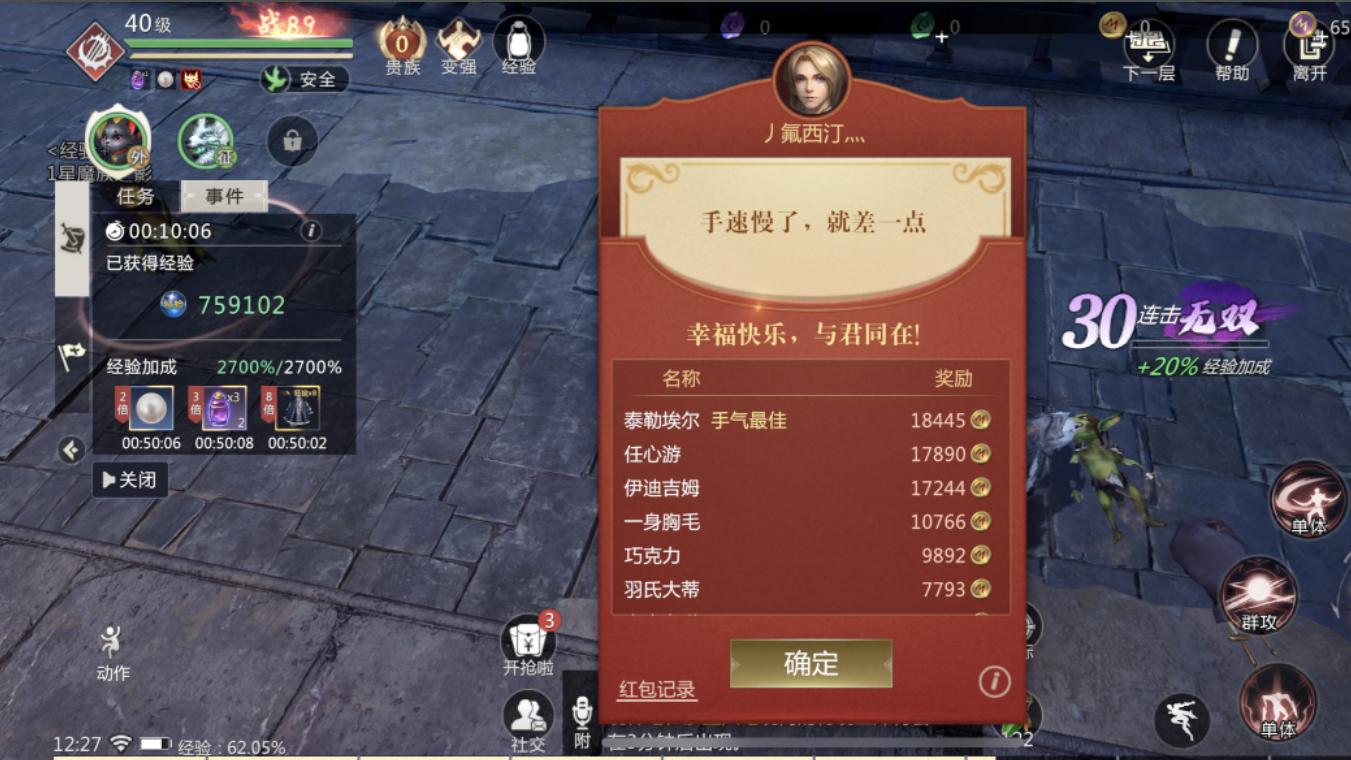Viewport: 1351px width, 760px height.
Task: Toggle the 安全 (Safe) mode indicator
Action: click(x=304, y=80)
